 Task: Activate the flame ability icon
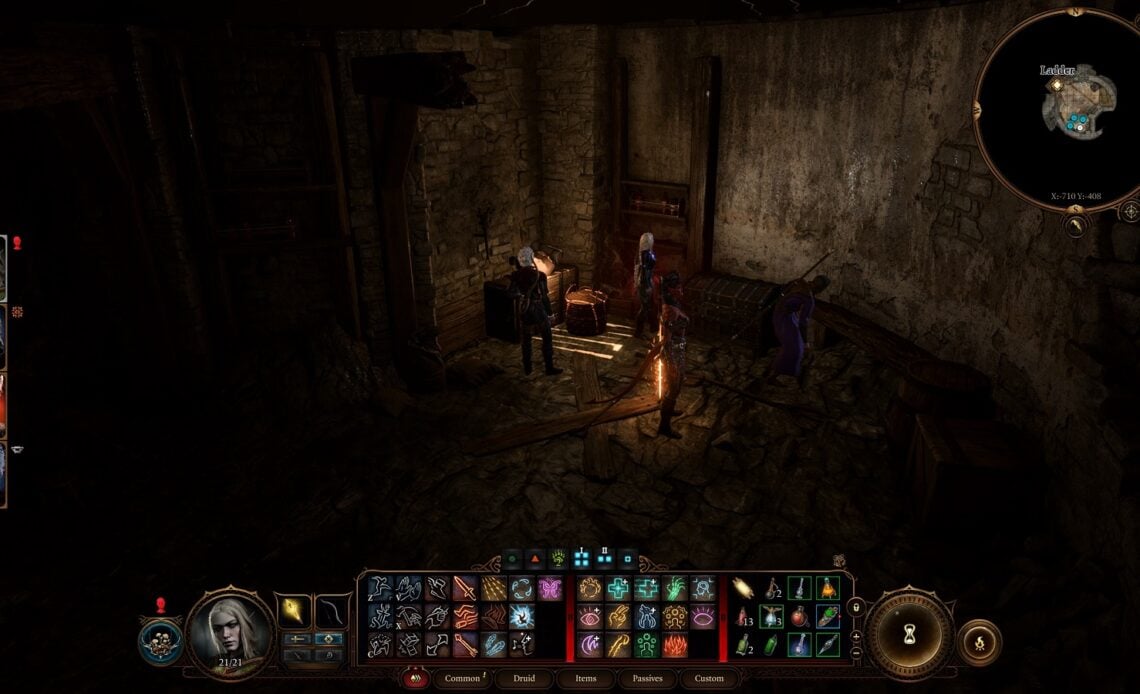675,646
